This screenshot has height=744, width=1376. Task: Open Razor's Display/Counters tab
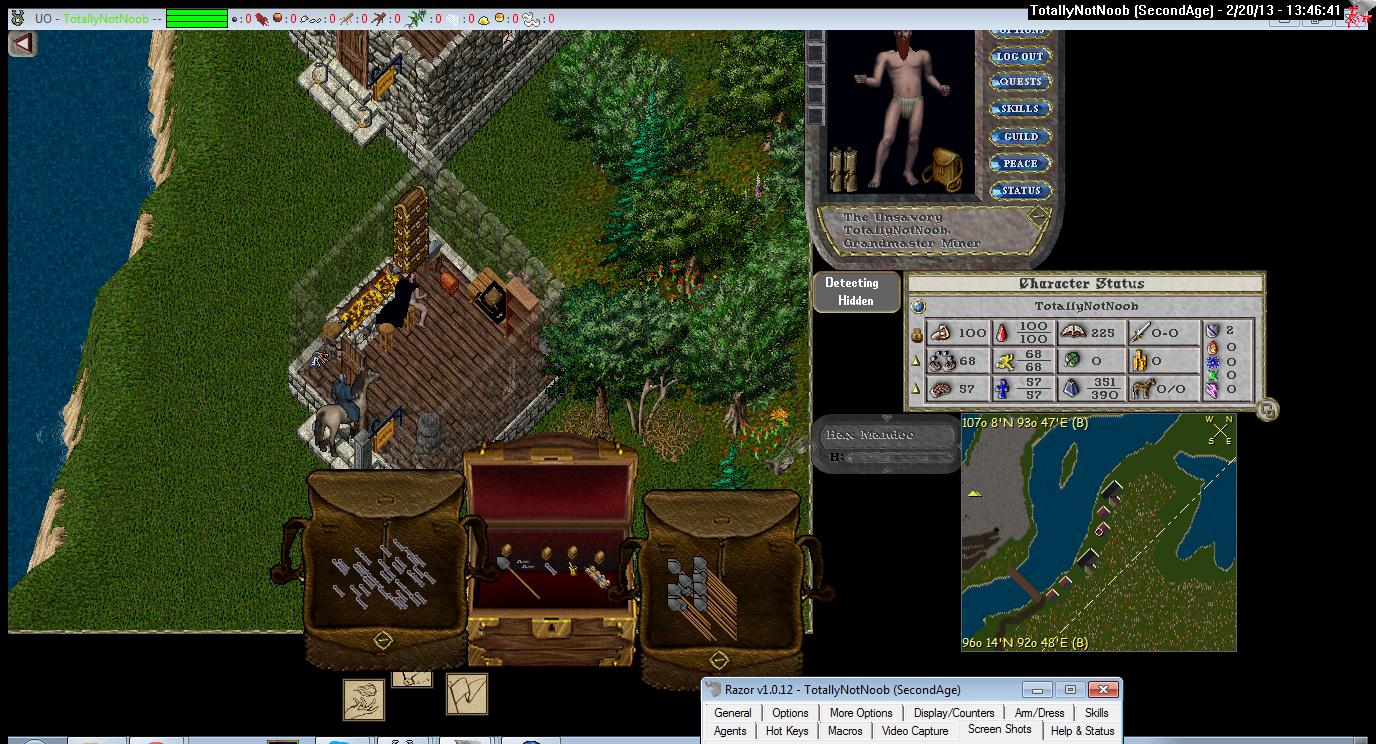coord(954,713)
